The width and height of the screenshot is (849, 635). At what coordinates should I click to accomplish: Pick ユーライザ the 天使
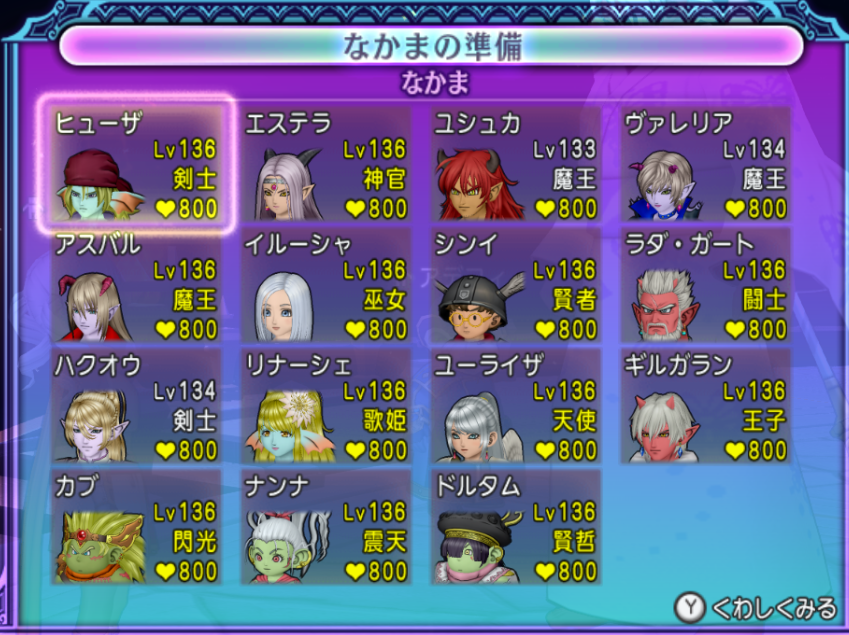tap(516, 406)
